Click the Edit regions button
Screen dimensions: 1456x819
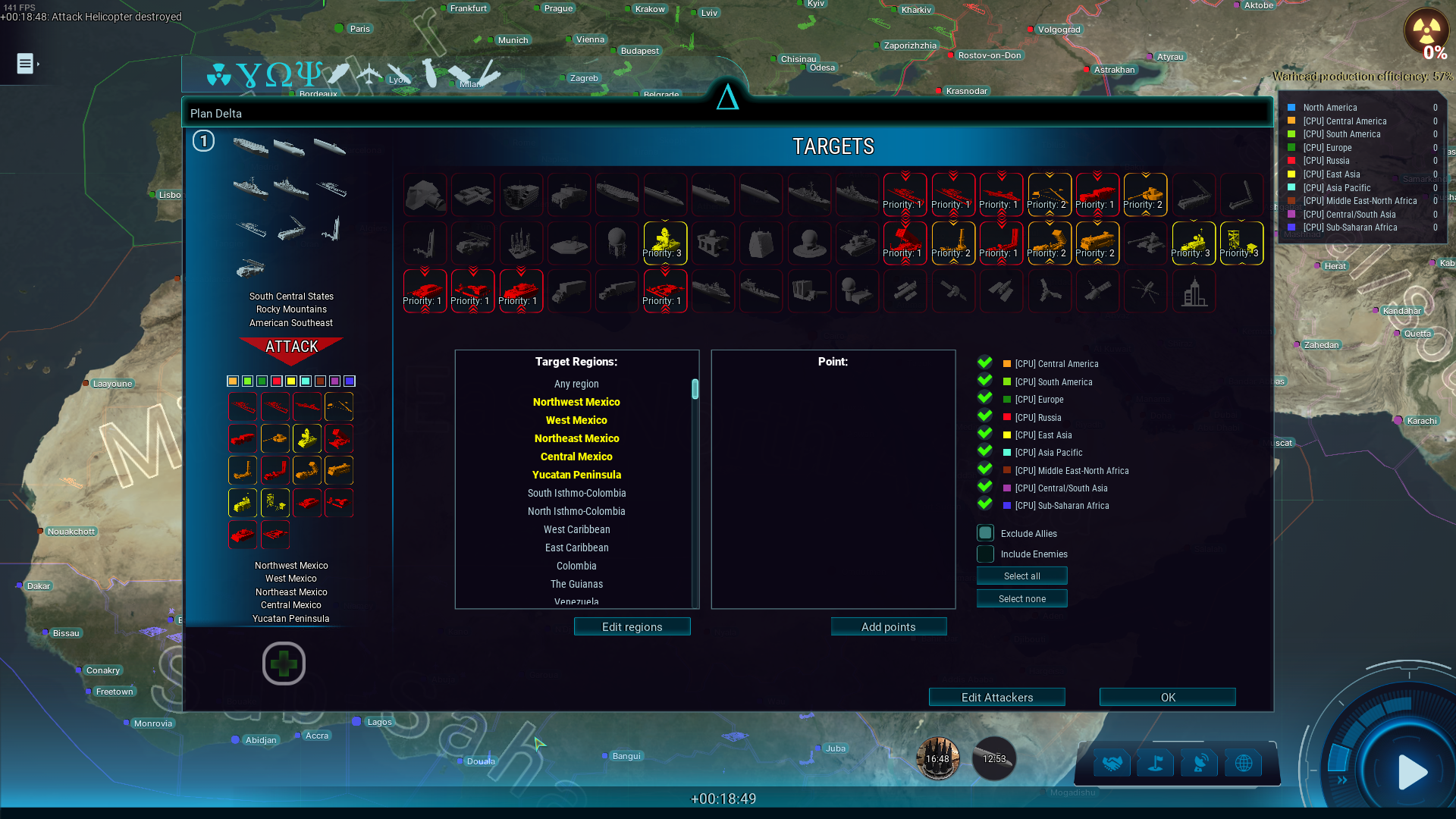pos(632,626)
